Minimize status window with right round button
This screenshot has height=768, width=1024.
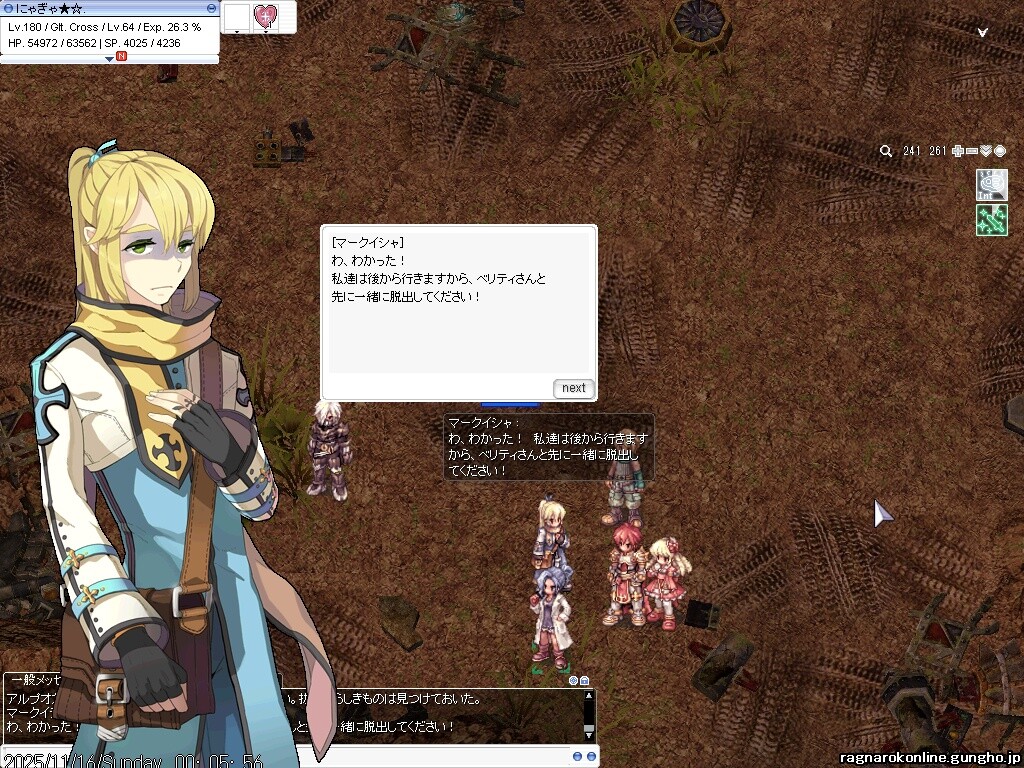point(211,8)
